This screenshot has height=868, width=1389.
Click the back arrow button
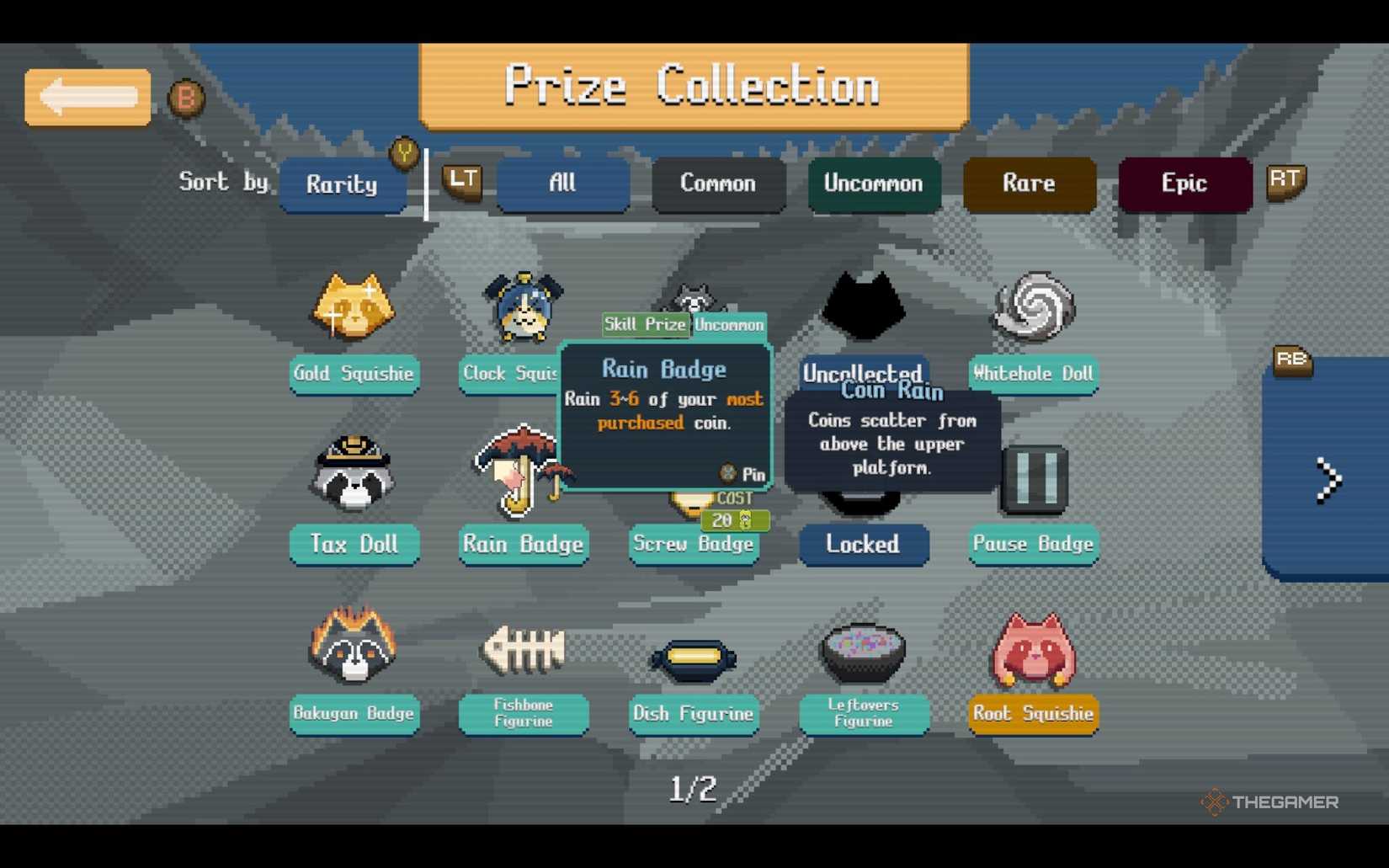pos(87,97)
